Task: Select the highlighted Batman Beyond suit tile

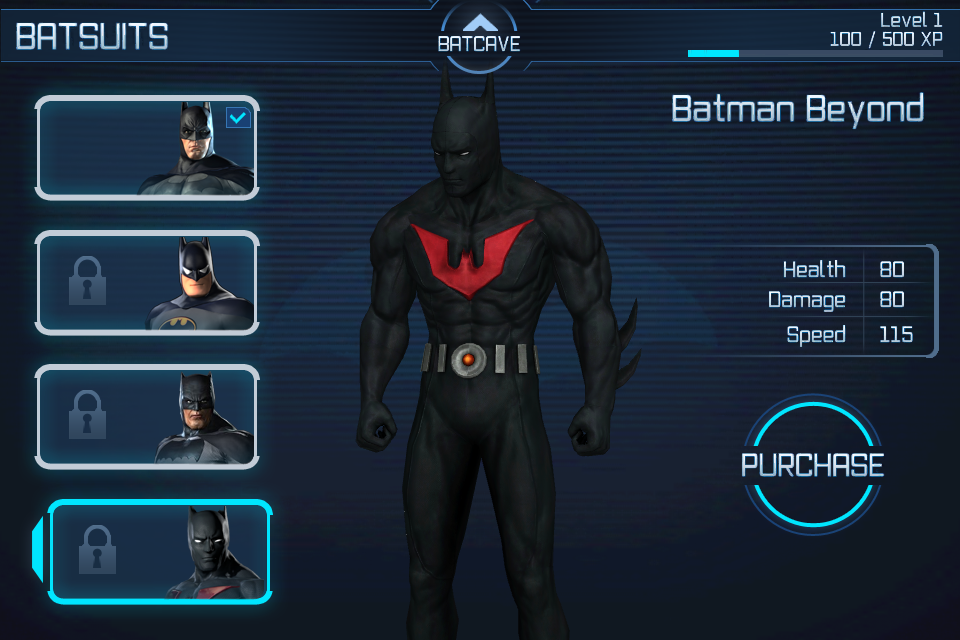Action: pos(160,552)
